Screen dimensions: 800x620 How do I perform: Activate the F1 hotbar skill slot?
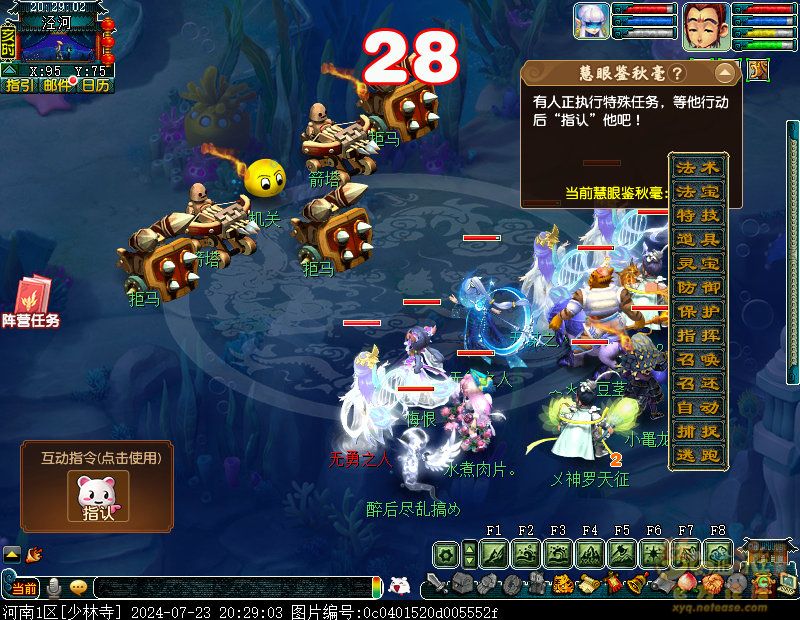click(494, 554)
